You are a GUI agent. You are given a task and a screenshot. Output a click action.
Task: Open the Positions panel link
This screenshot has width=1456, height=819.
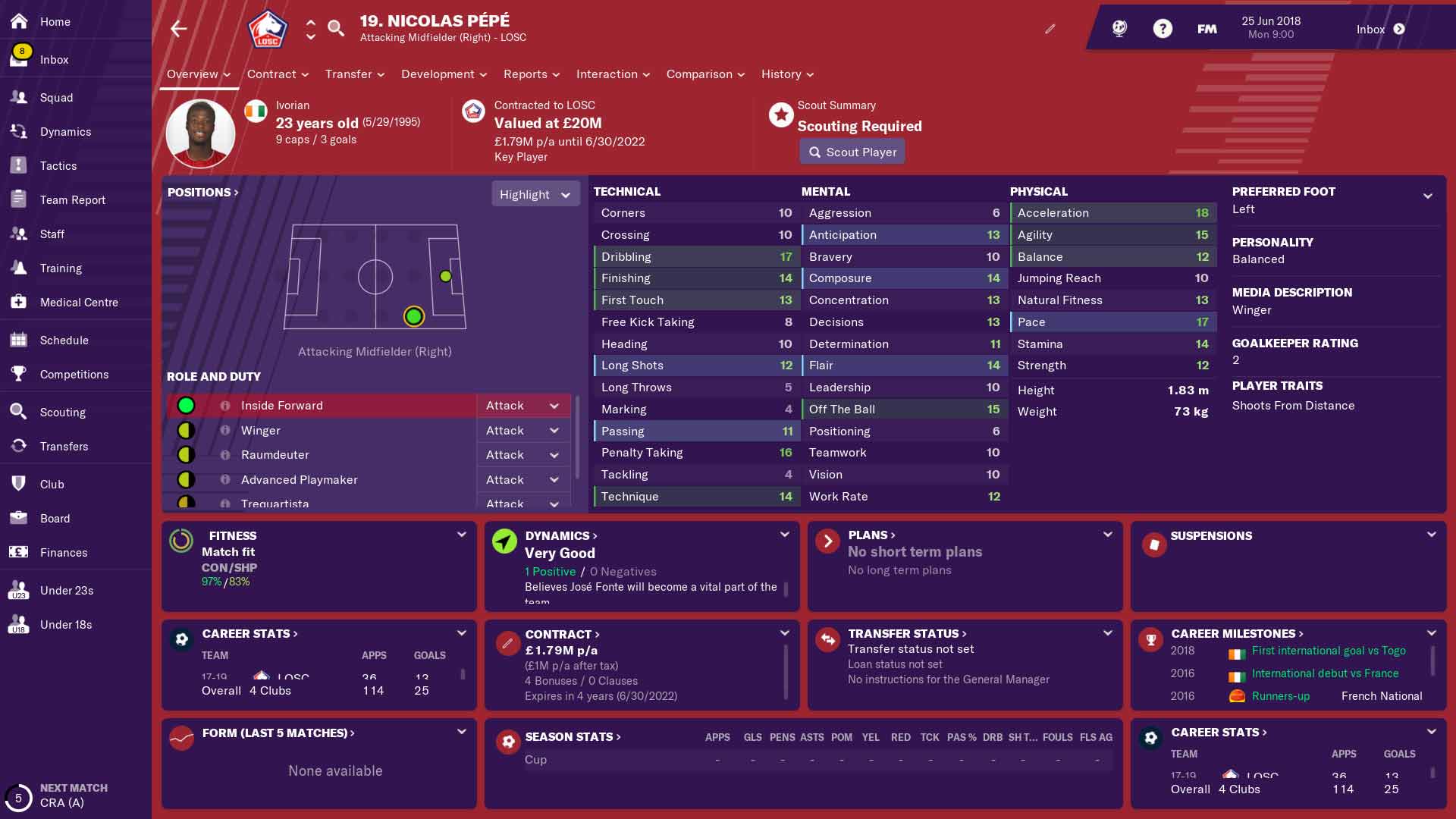[x=202, y=193]
